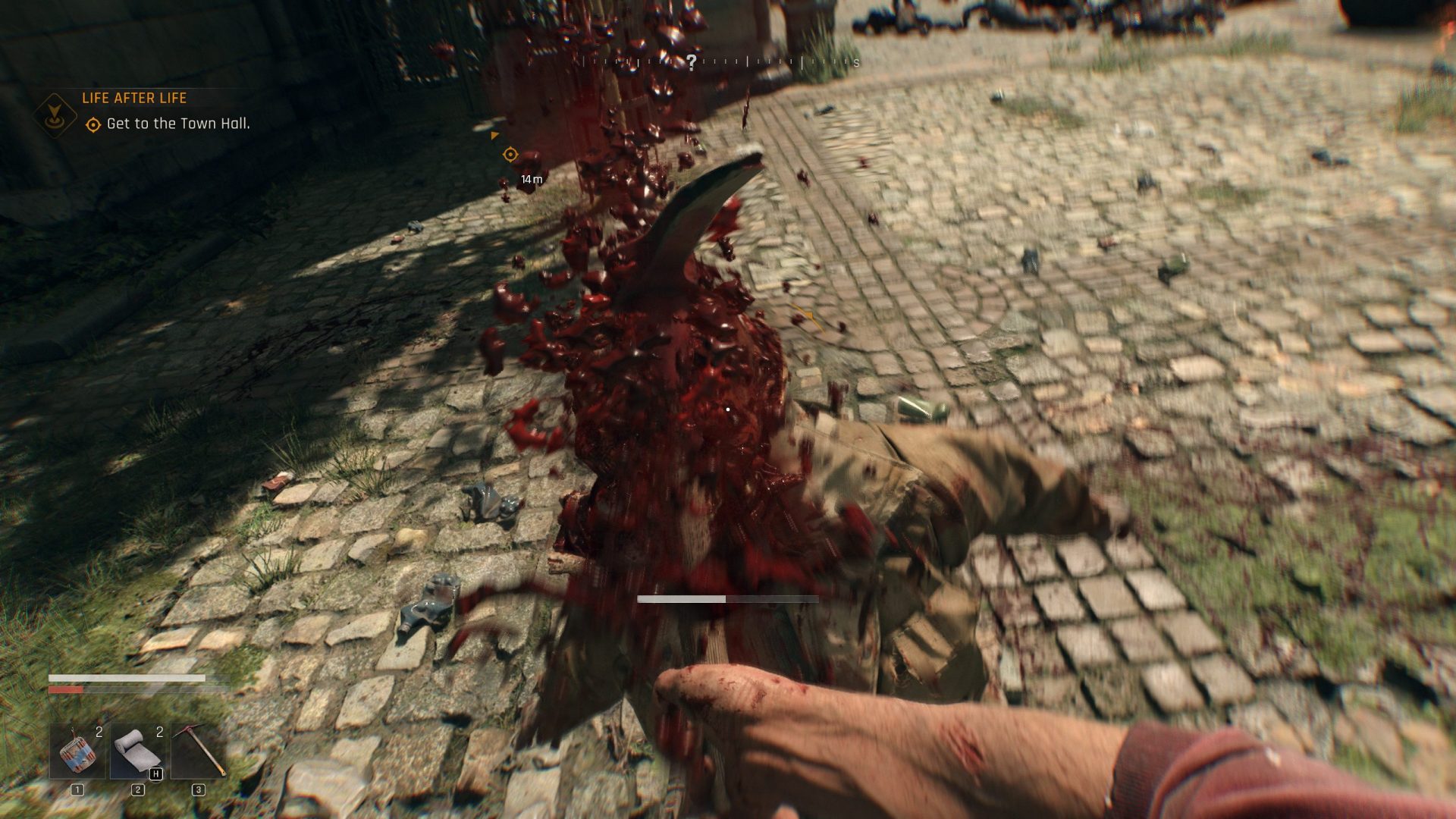
Task: Click the key 1 indicator under the explosive
Action: click(76, 791)
